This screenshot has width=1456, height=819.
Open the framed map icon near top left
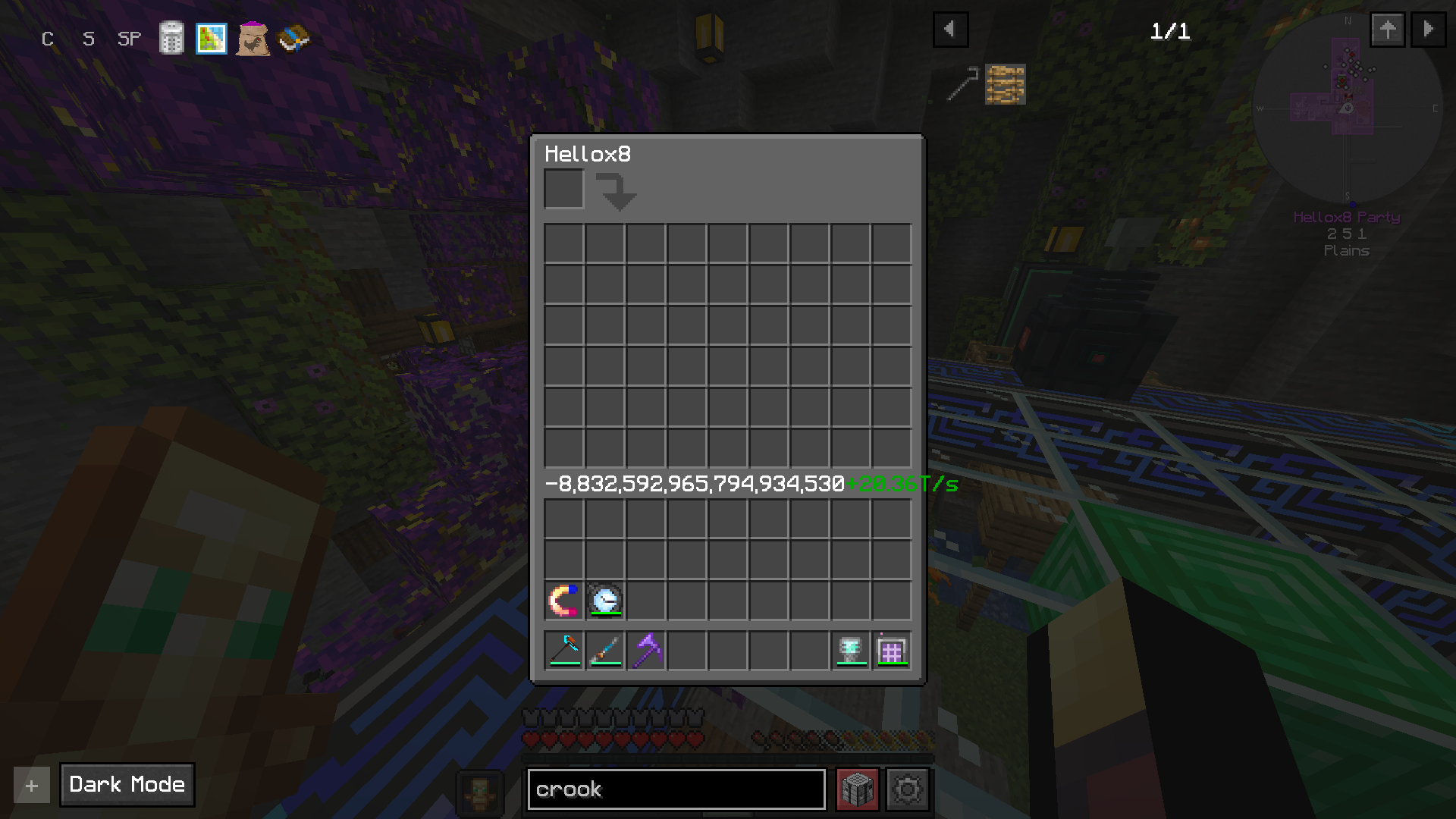pos(212,39)
